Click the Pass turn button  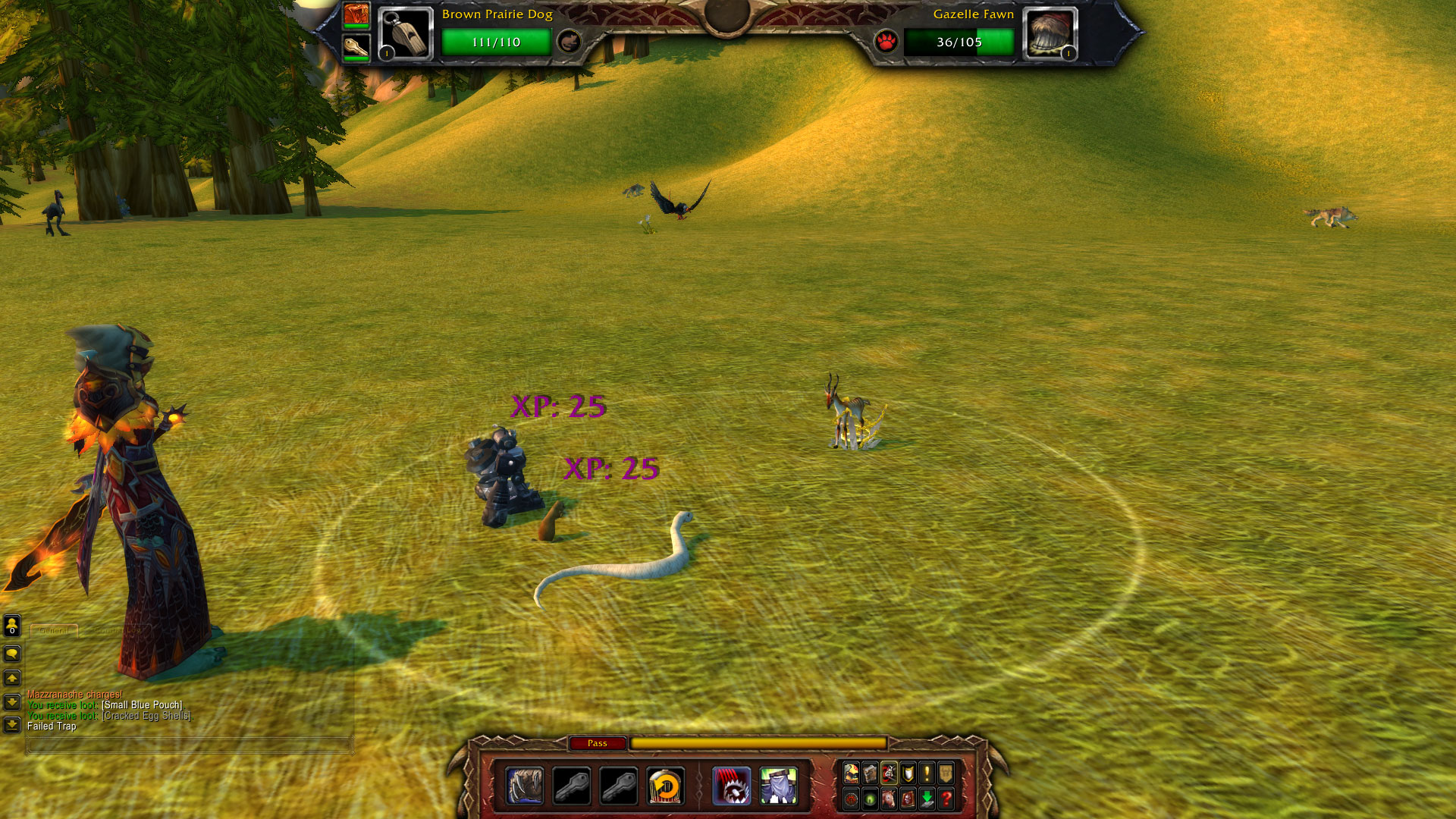pos(598,743)
